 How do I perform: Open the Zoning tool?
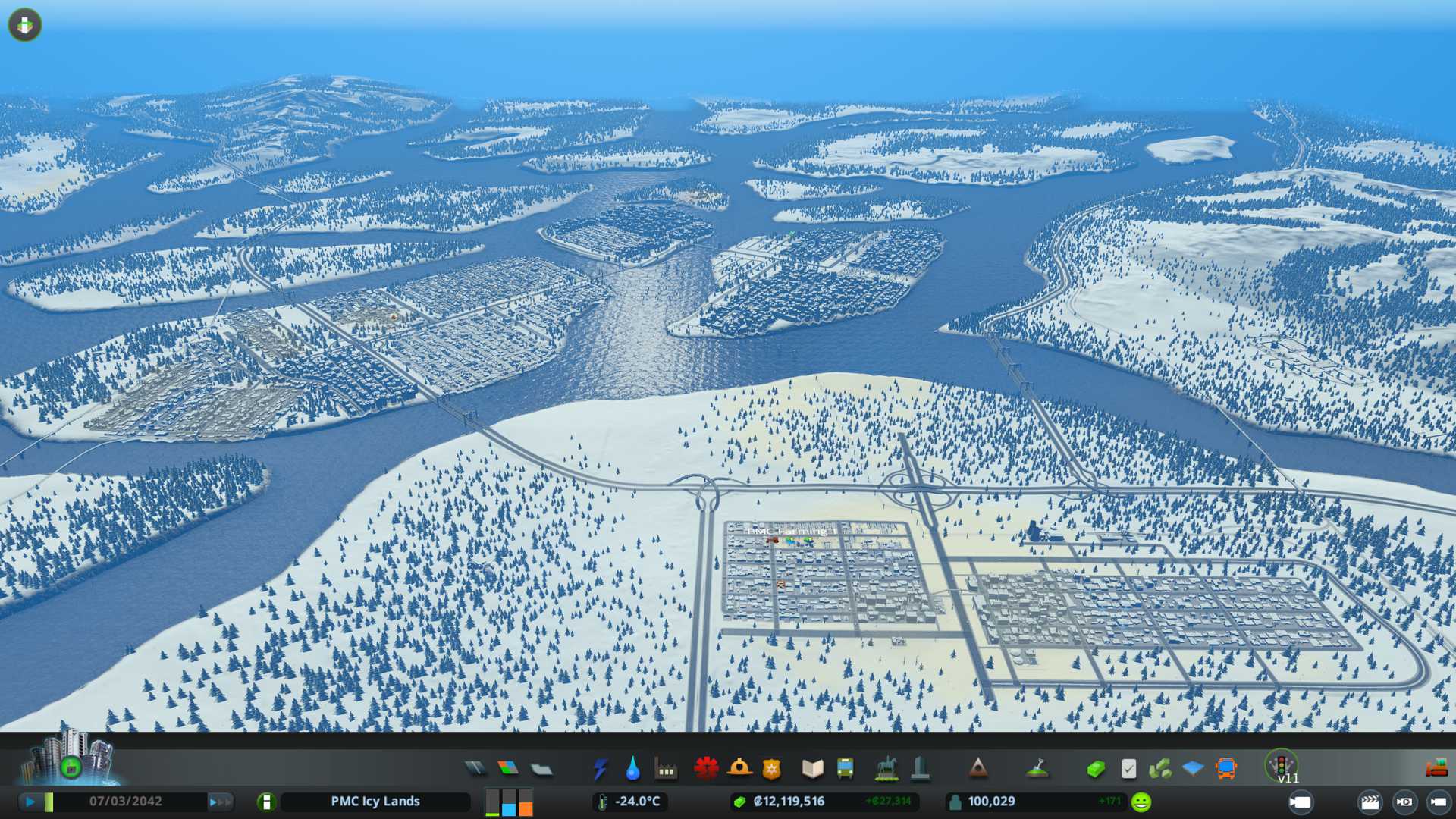(x=508, y=769)
